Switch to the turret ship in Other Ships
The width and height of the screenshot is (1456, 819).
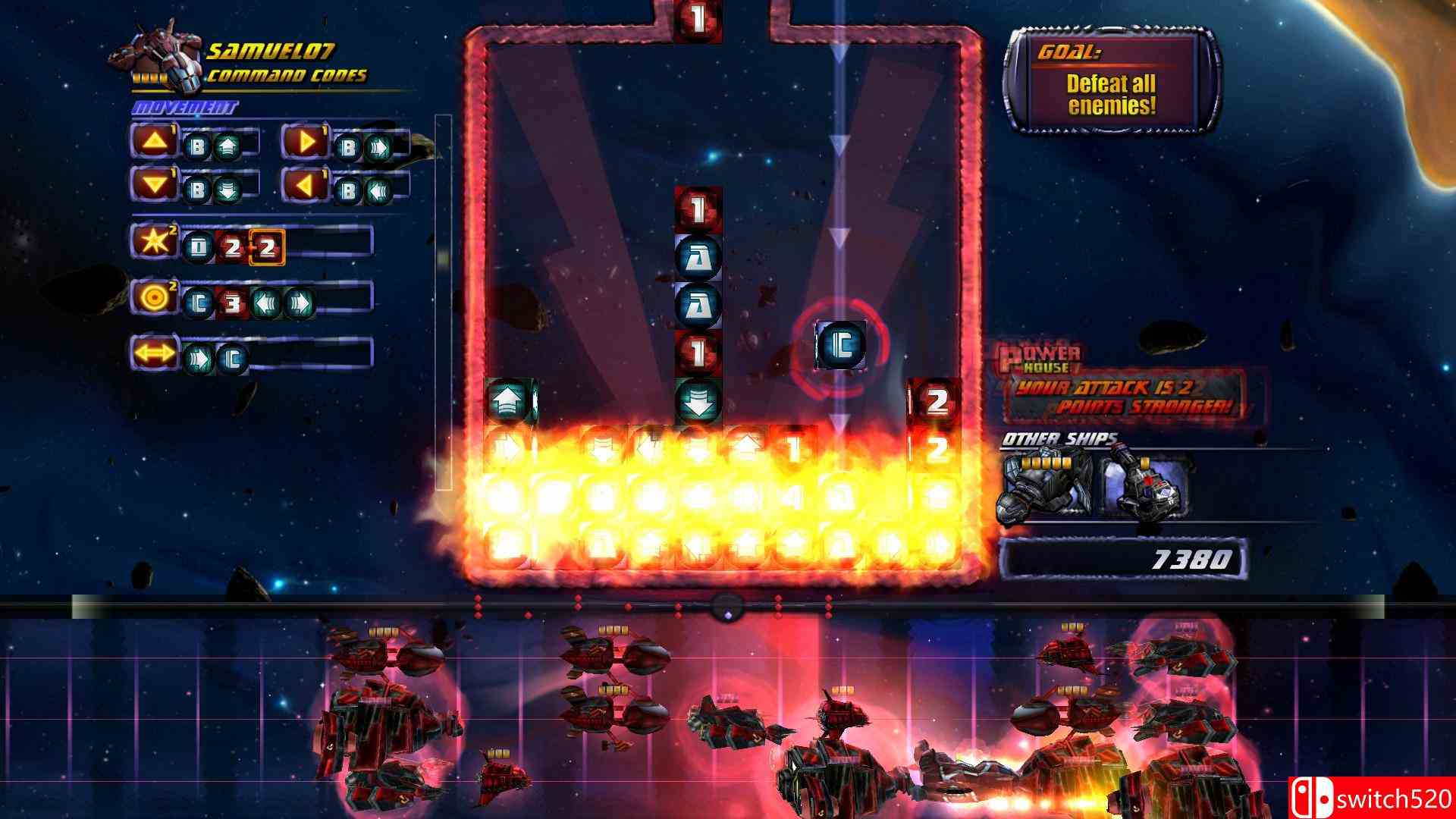pos(1144,486)
